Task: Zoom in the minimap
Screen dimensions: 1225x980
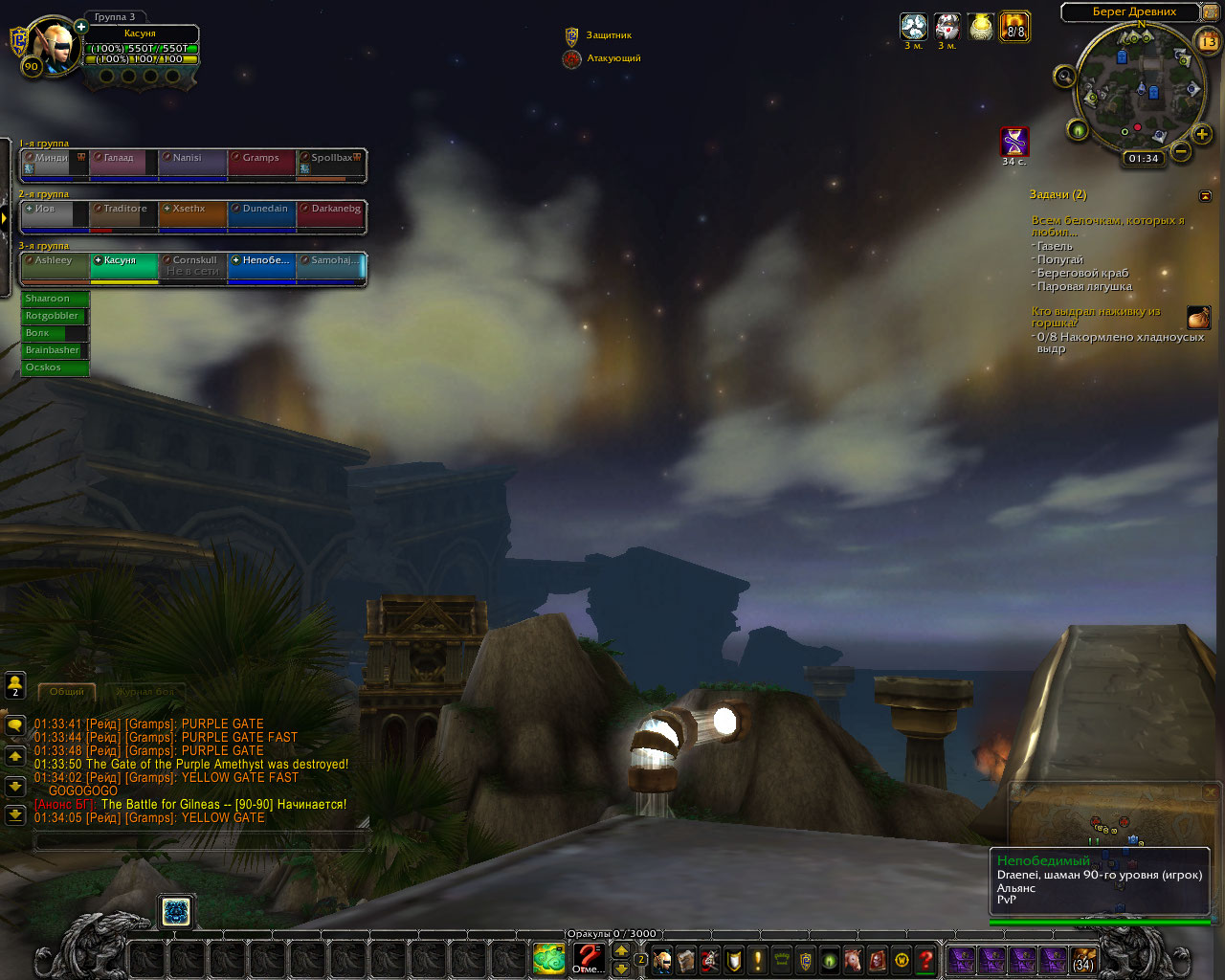Action: [1202, 134]
